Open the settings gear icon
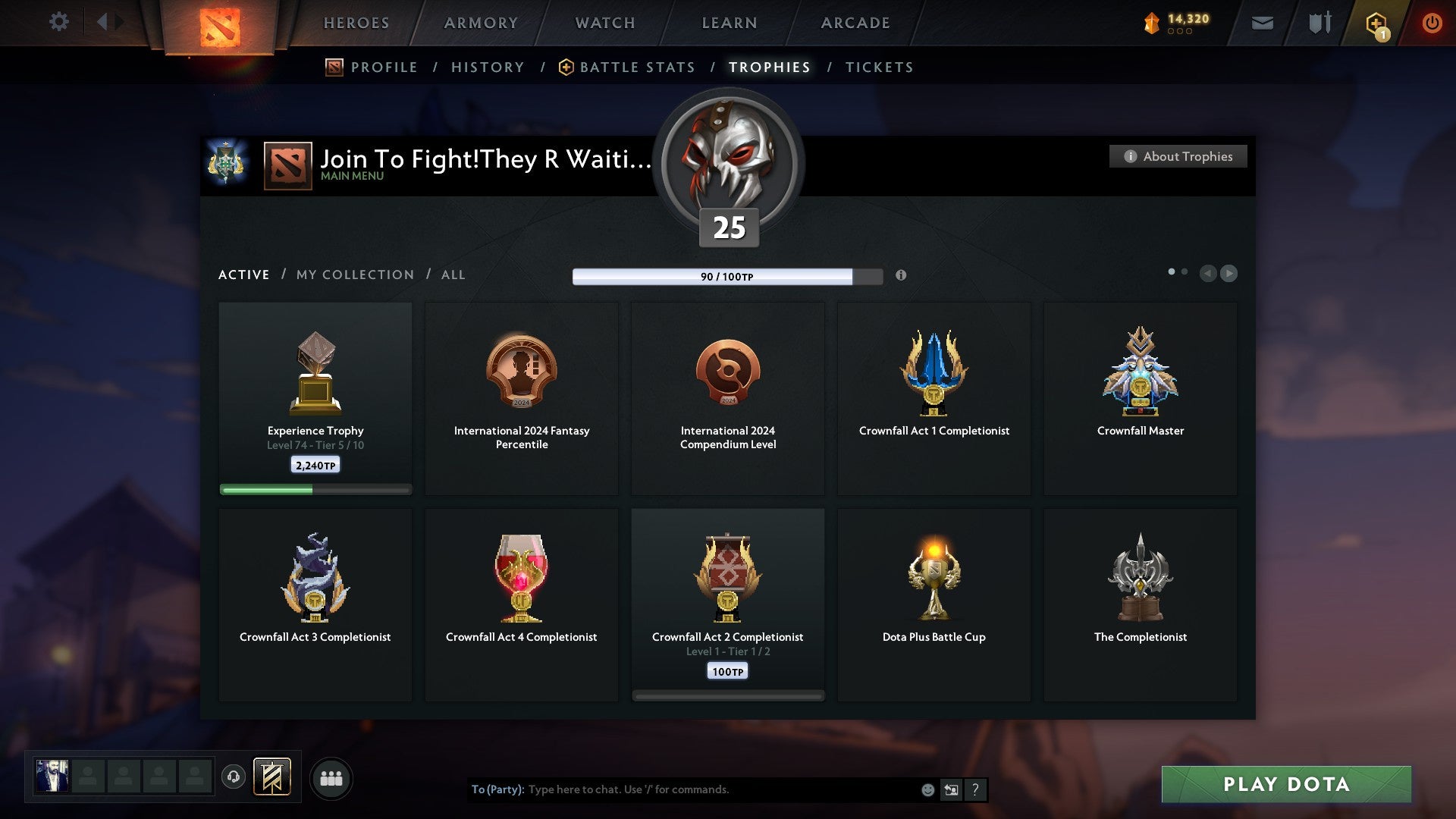The image size is (1456, 819). [58, 22]
